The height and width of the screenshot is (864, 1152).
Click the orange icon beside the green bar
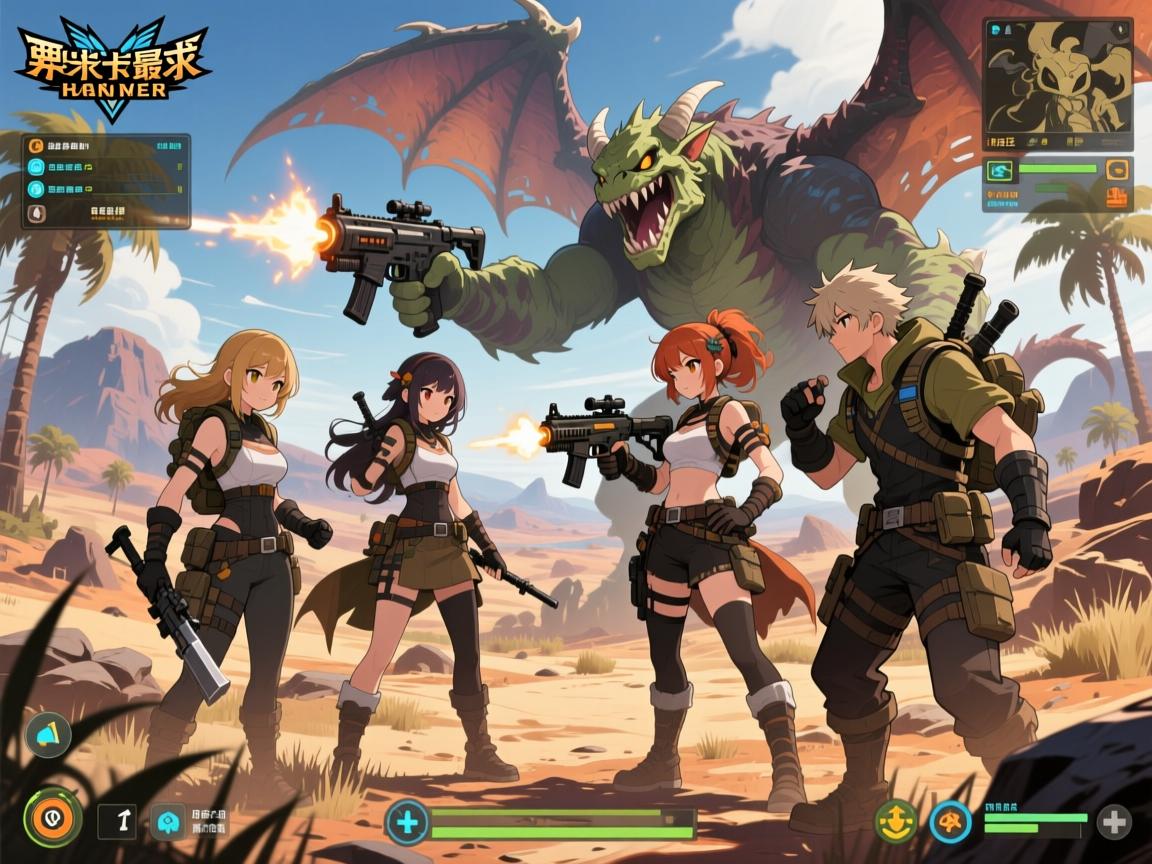(x=1117, y=170)
